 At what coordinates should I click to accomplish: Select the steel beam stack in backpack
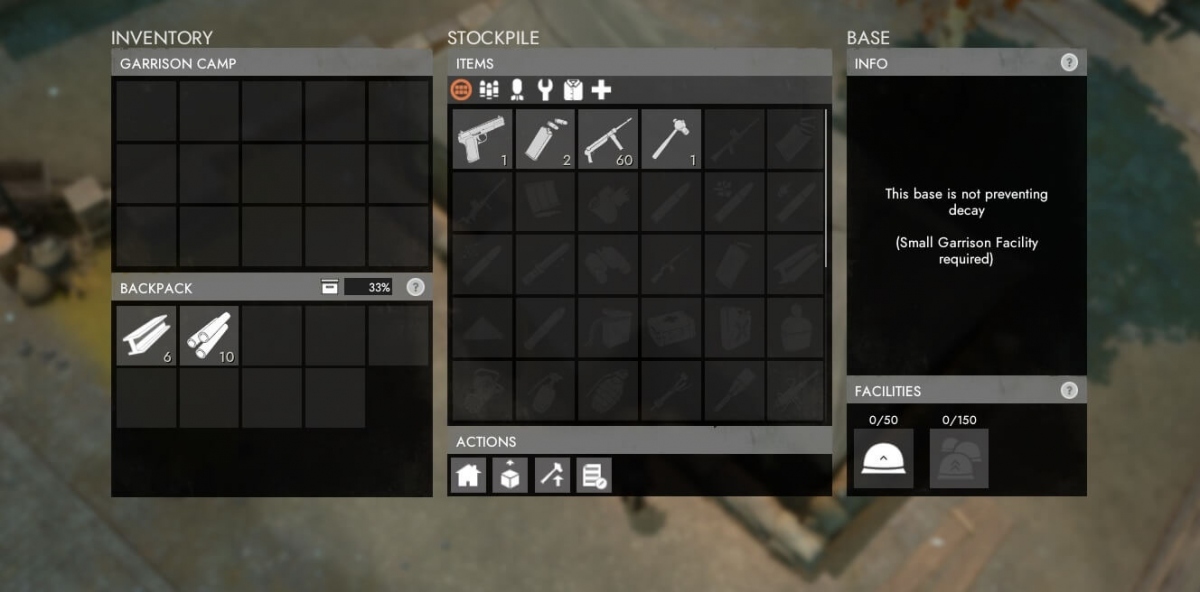tap(146, 336)
